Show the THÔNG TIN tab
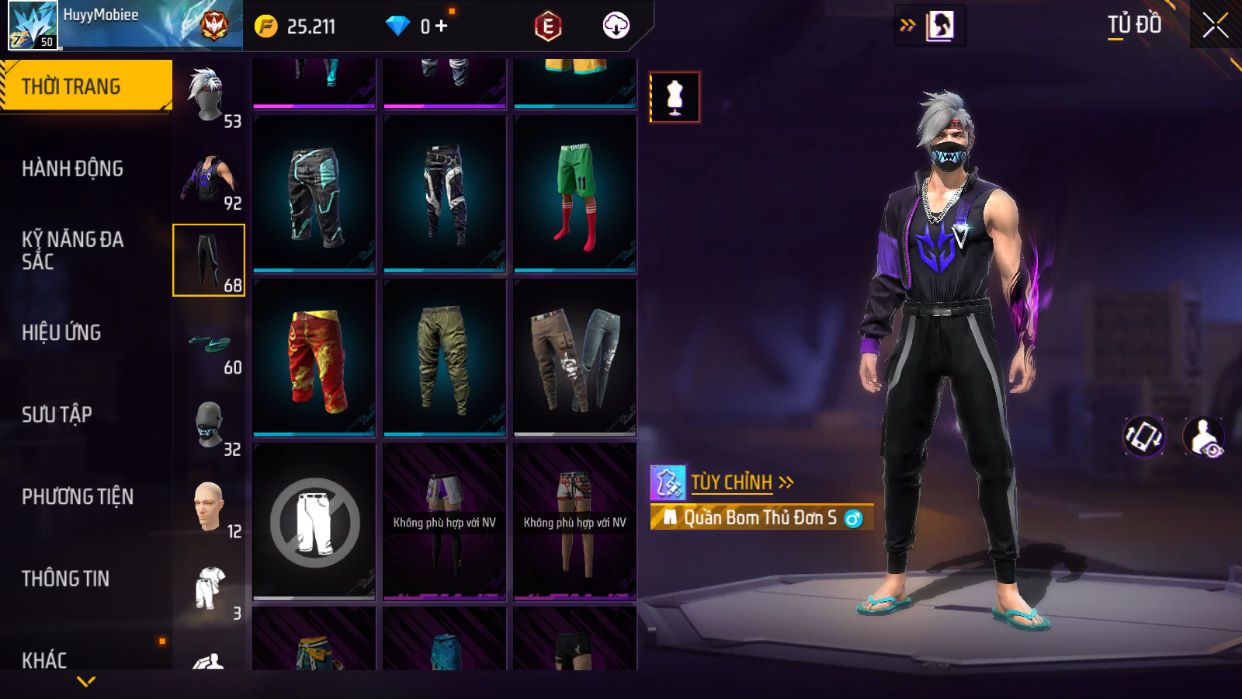The height and width of the screenshot is (699, 1242). click(66, 578)
